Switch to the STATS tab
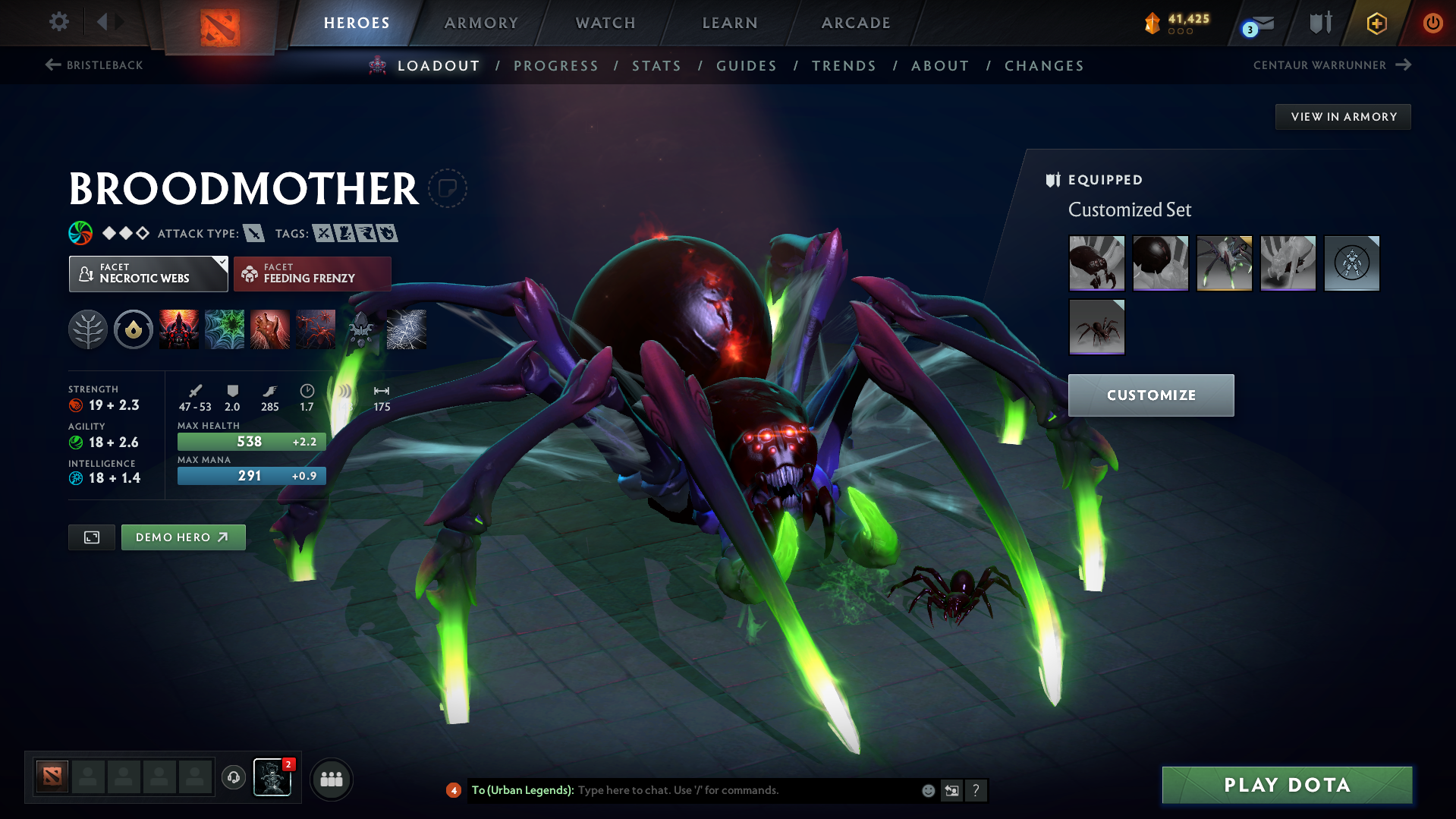This screenshot has width=1456, height=819. (656, 66)
